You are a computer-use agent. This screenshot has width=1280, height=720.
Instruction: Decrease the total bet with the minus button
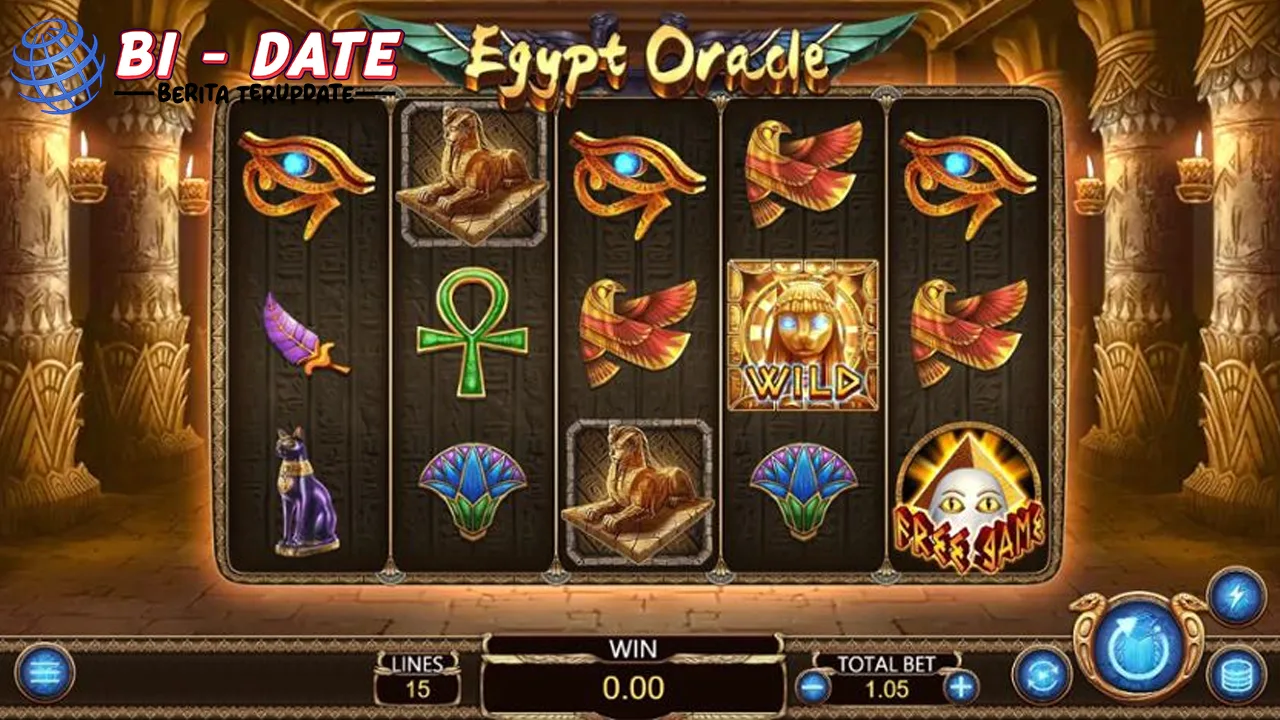[x=812, y=686]
